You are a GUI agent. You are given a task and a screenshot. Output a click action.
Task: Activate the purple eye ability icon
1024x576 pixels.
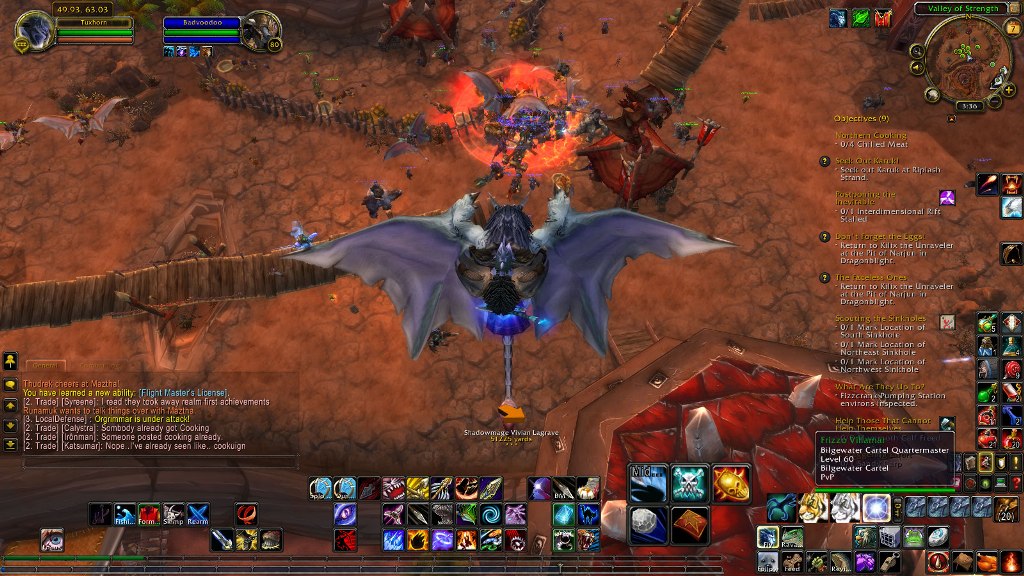345,515
